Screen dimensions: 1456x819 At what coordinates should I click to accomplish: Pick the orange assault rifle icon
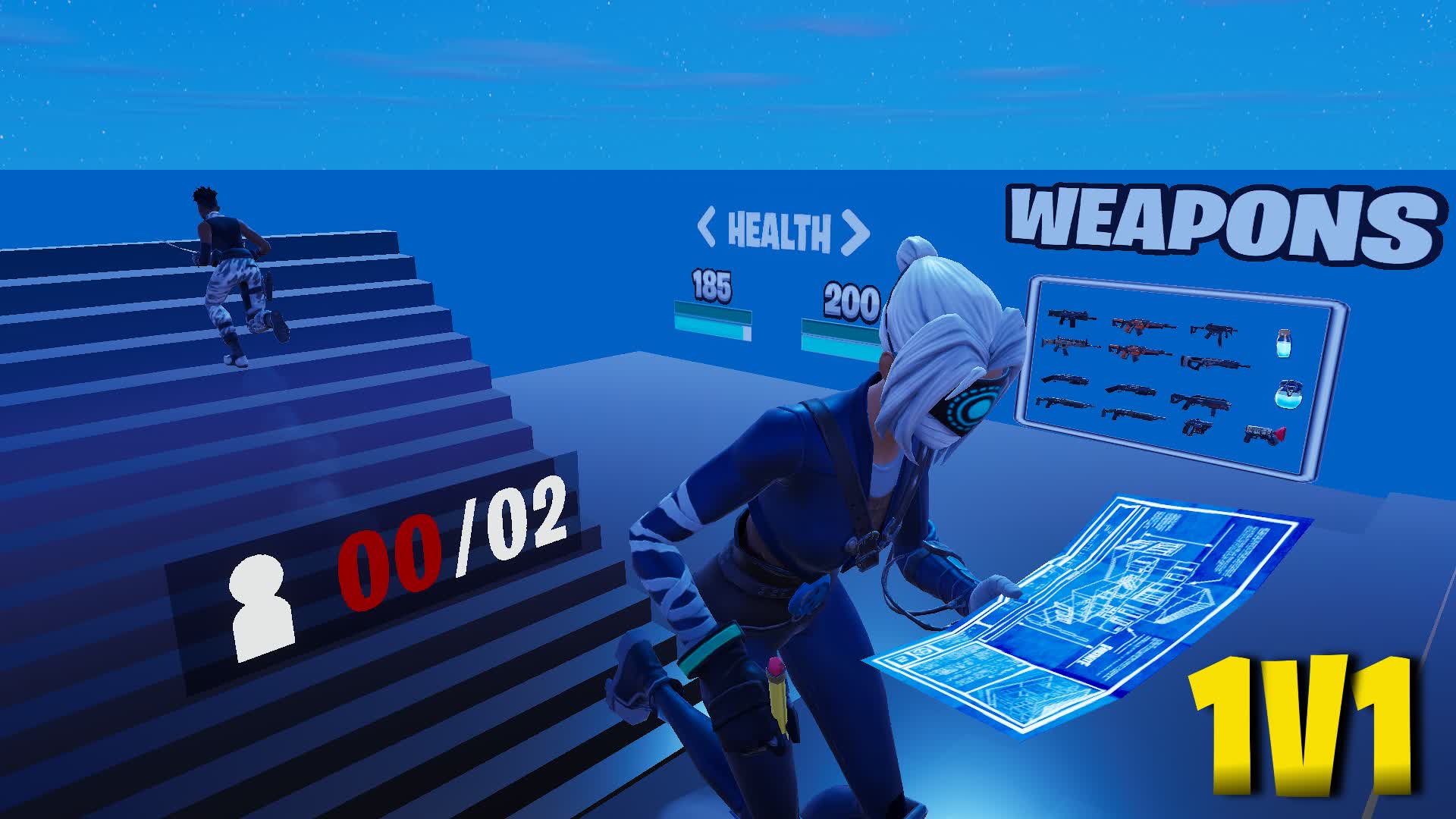(x=1142, y=326)
